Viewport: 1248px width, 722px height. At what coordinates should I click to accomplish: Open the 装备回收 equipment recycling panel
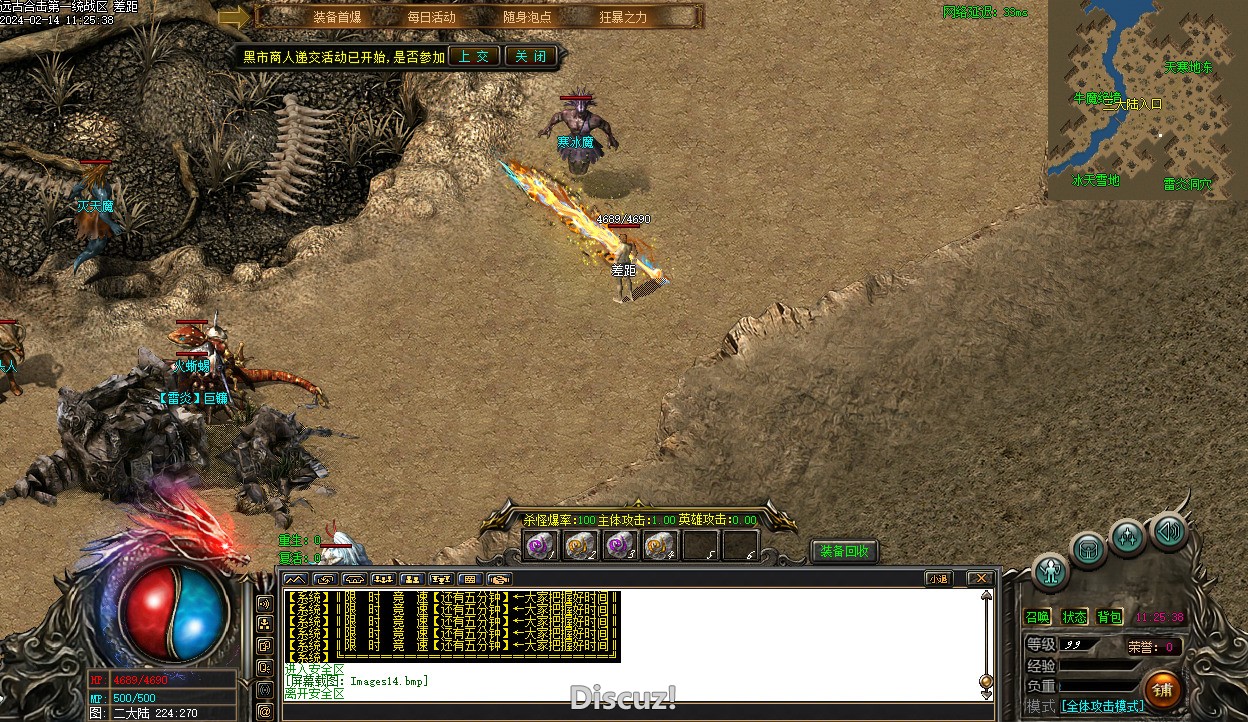[x=844, y=551]
